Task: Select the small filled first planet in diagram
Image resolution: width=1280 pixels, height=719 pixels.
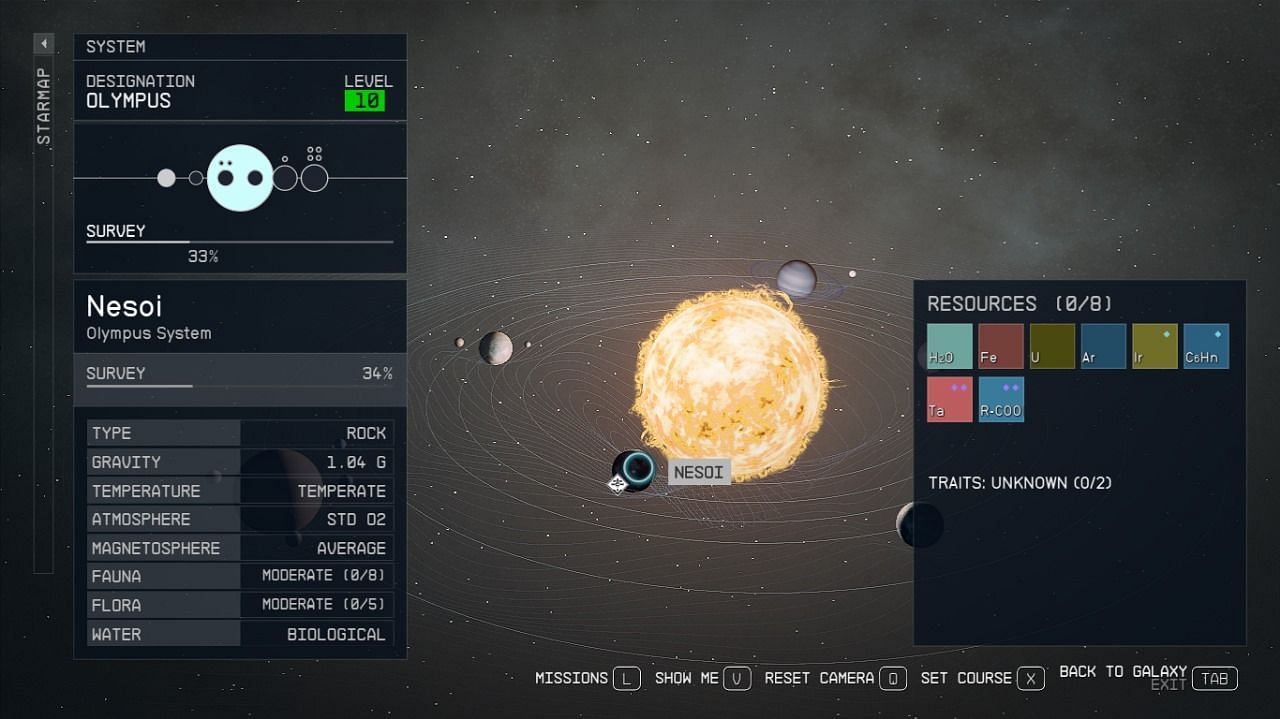Action: 166,178
